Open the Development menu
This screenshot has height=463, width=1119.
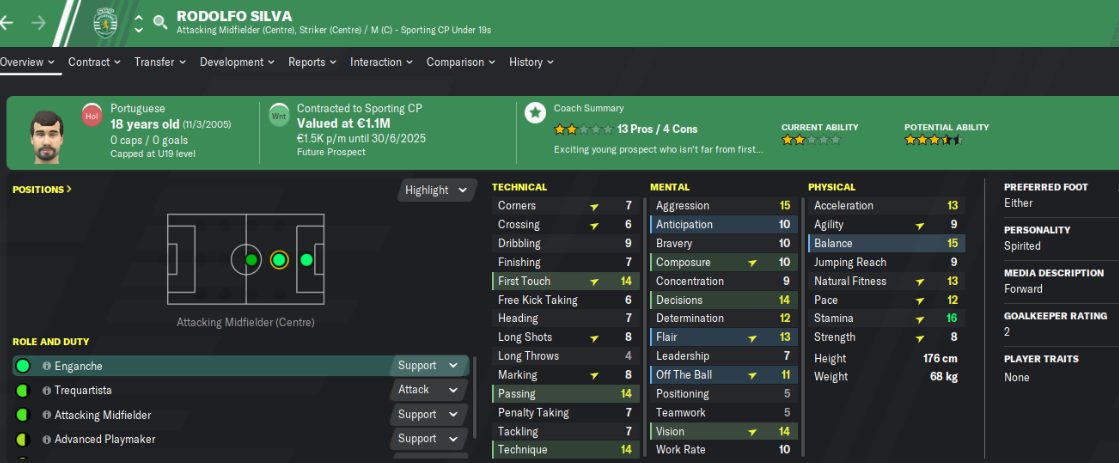pyautogui.click(x=237, y=62)
